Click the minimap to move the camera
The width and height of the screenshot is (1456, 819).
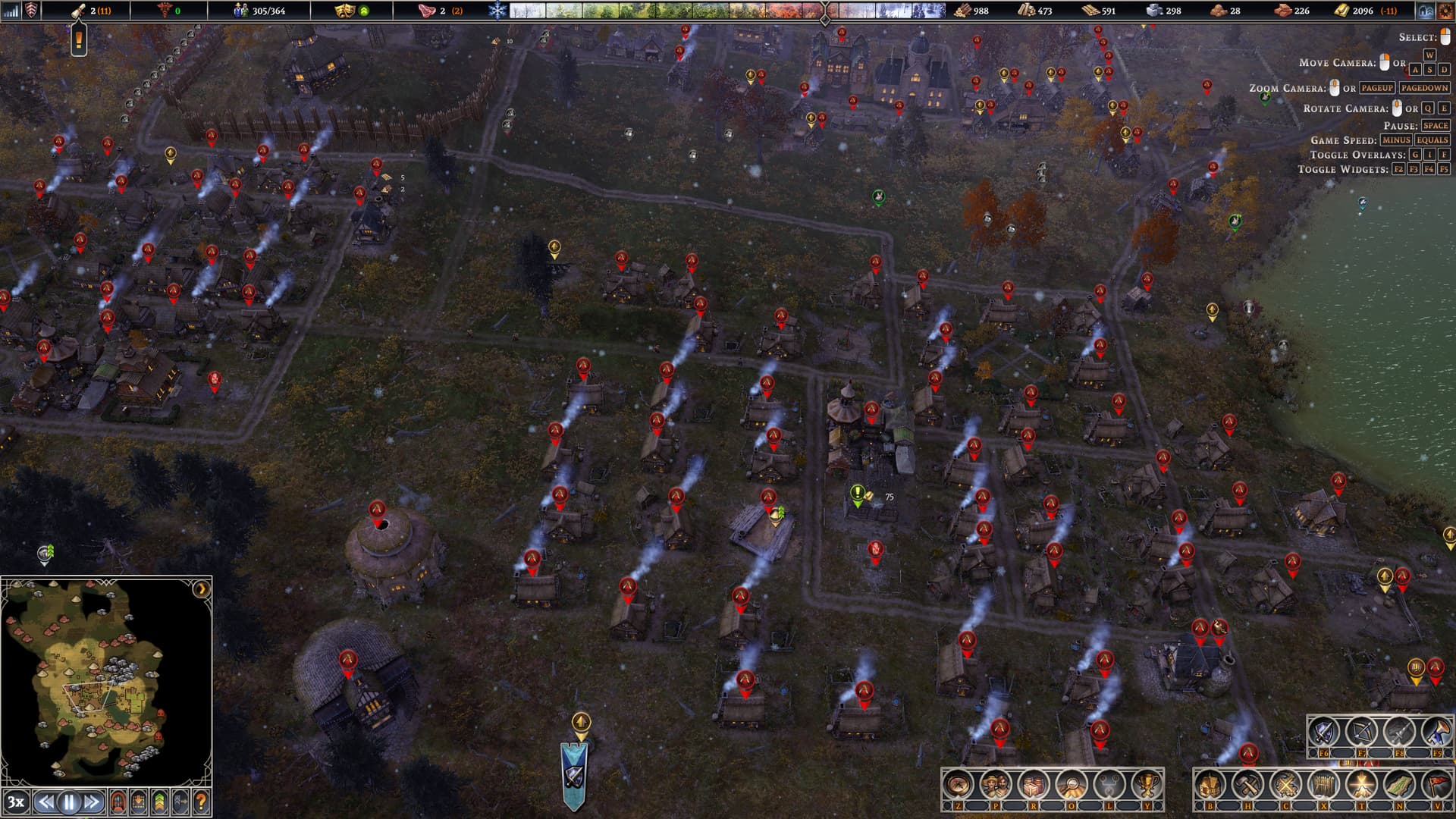point(99,682)
